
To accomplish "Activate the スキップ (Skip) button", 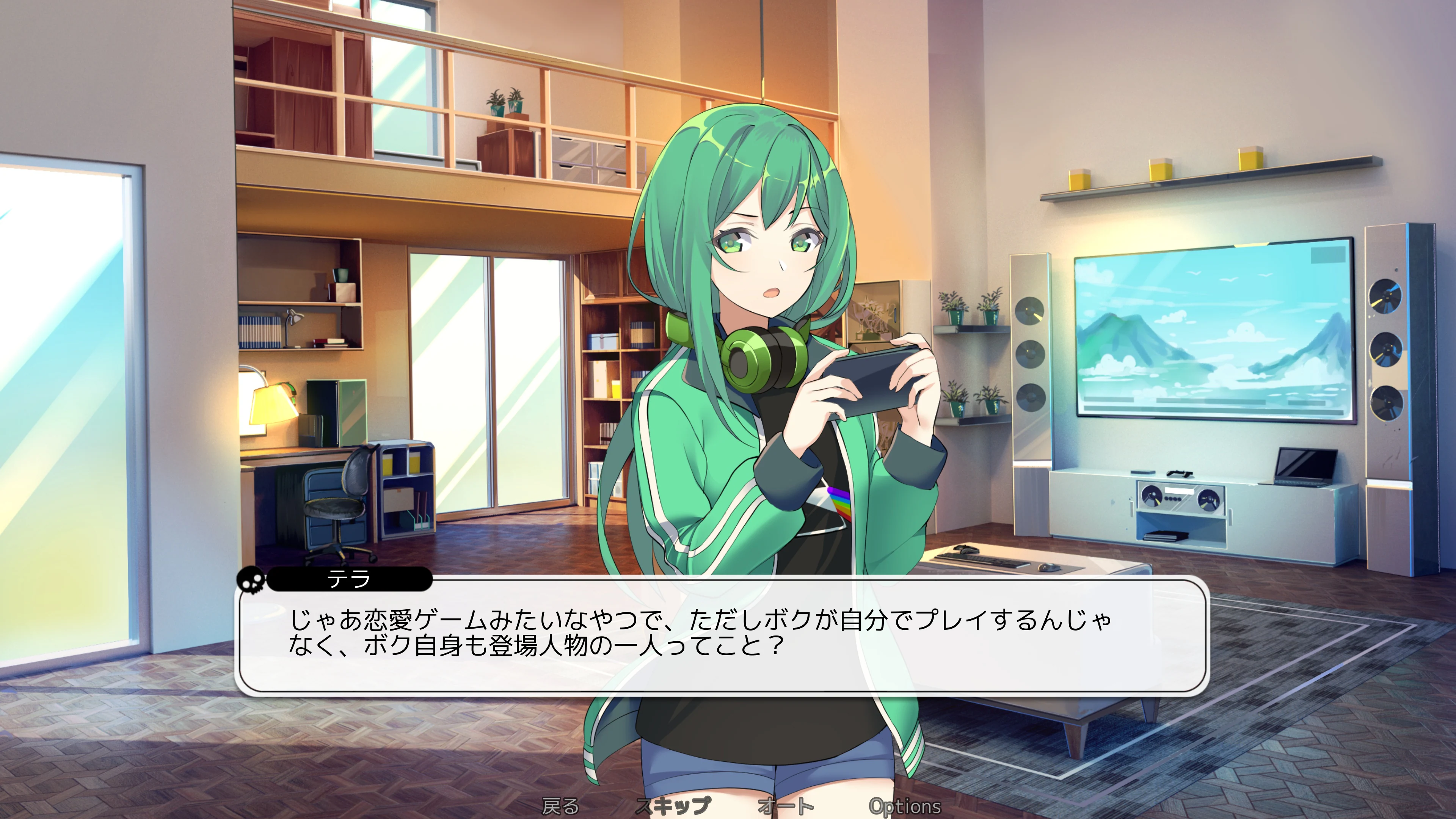I will (x=673, y=806).
